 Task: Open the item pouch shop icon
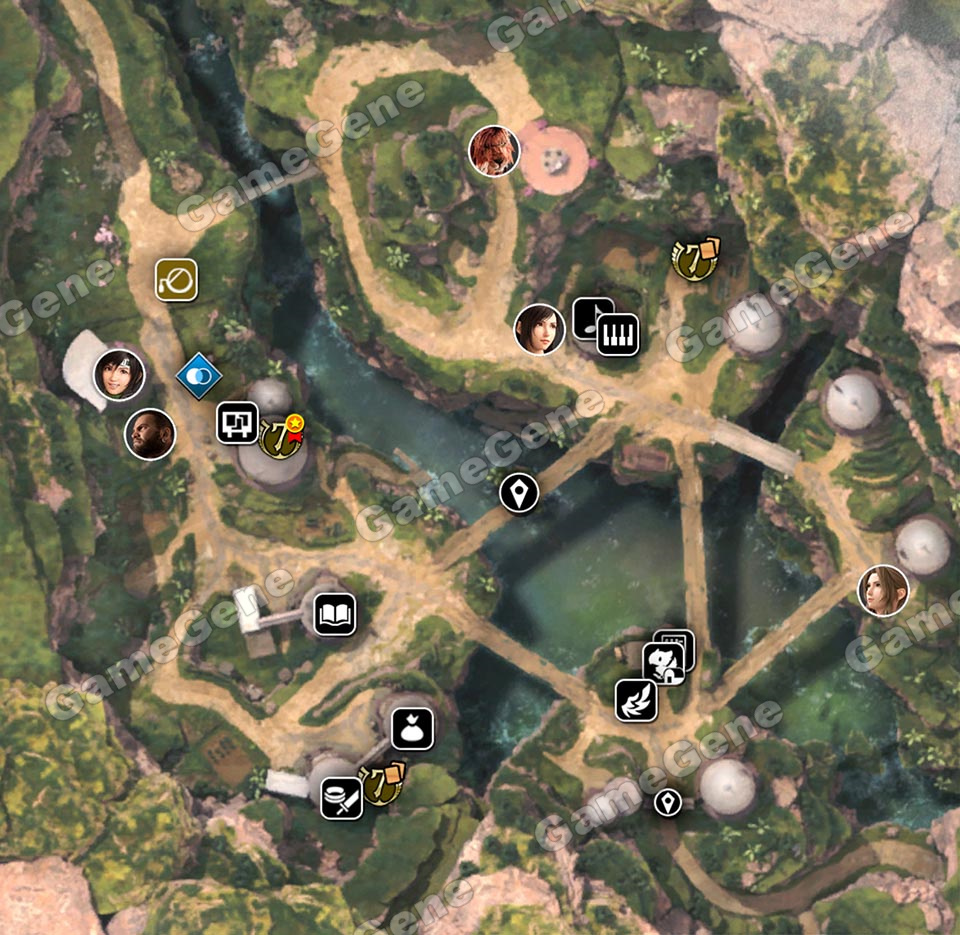pos(412,728)
